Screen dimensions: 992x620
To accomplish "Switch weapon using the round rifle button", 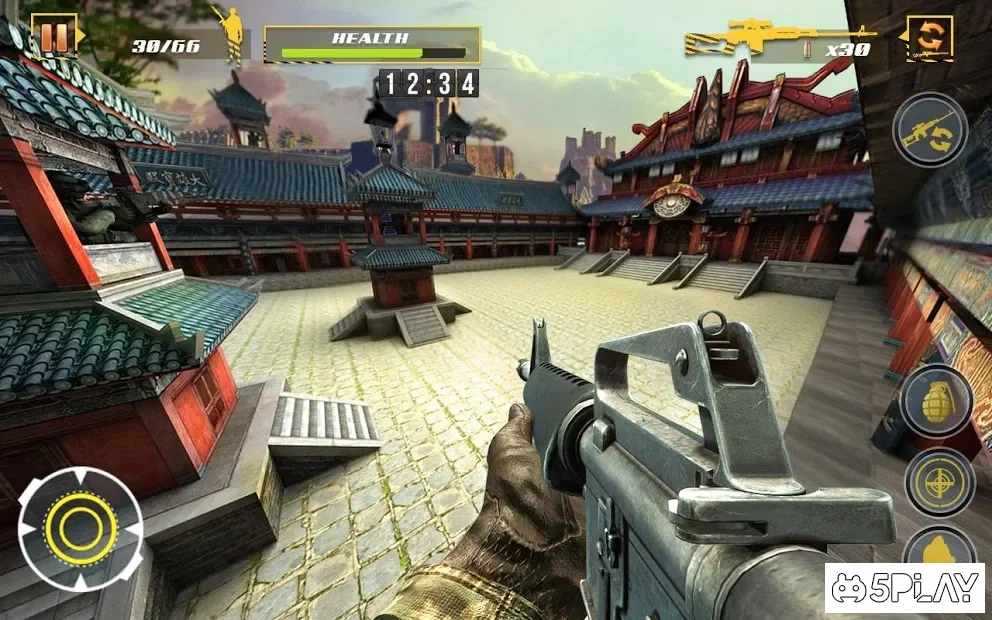I will pyautogui.click(x=929, y=130).
